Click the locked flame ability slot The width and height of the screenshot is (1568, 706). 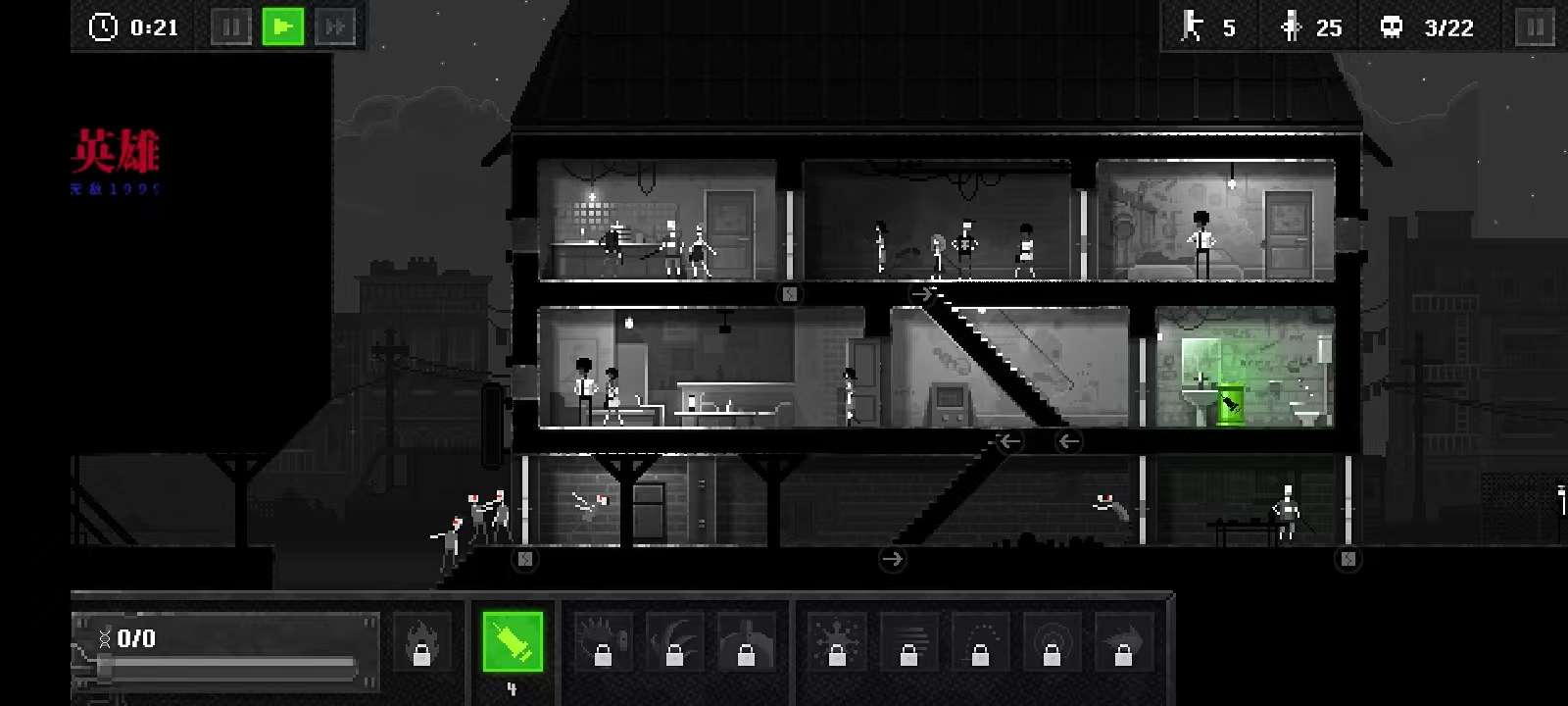coord(421,642)
